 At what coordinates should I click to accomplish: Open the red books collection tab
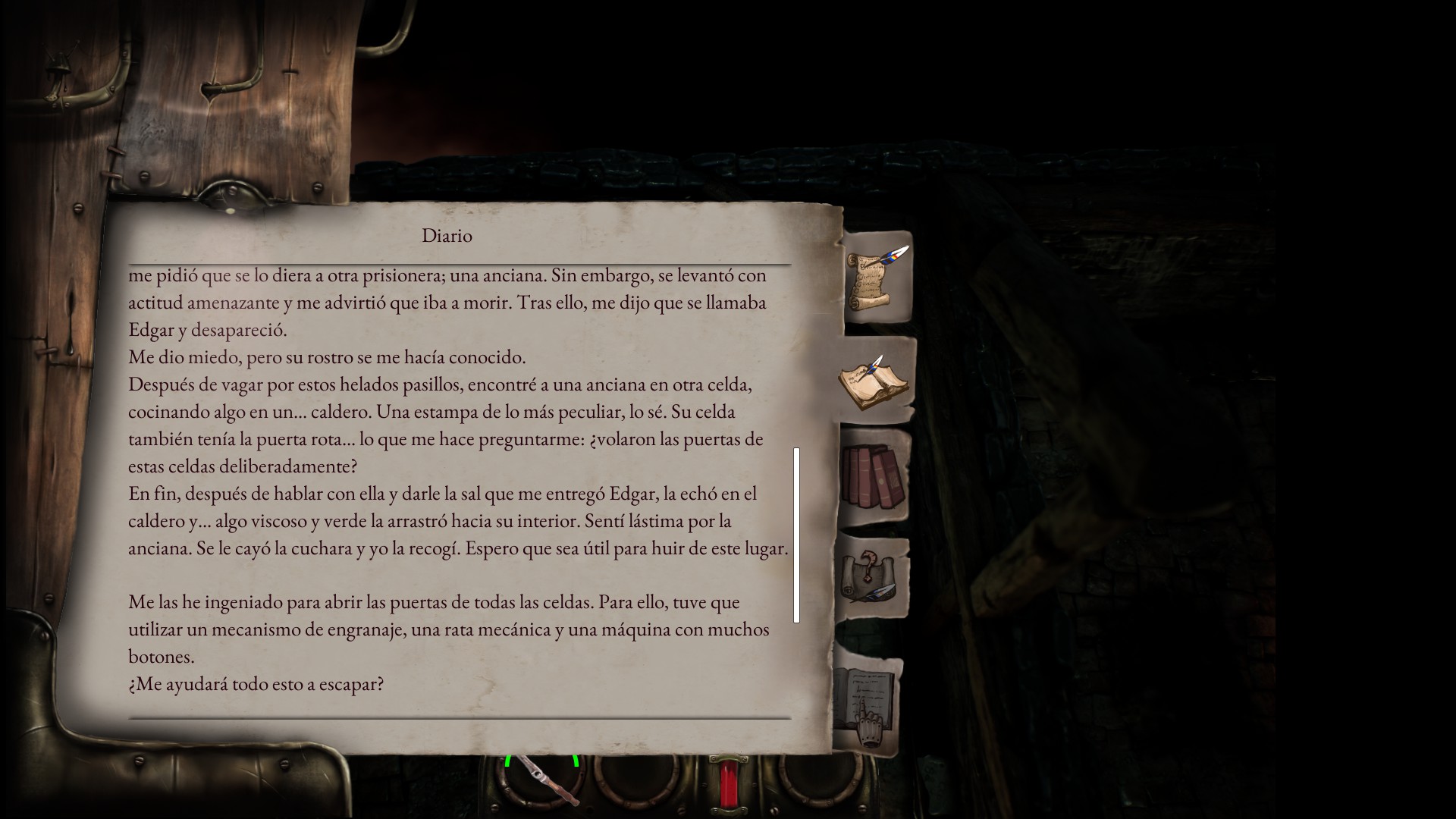point(874,476)
